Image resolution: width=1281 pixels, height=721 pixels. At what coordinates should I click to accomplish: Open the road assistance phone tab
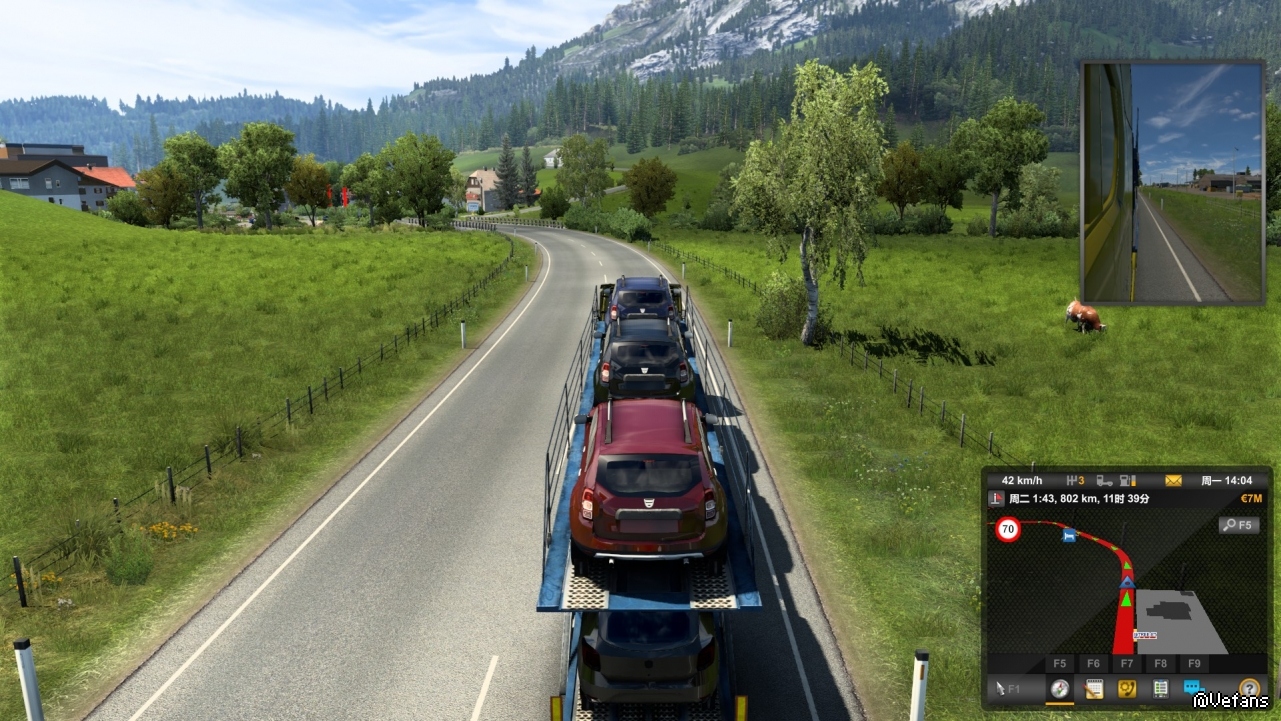coord(1127,688)
